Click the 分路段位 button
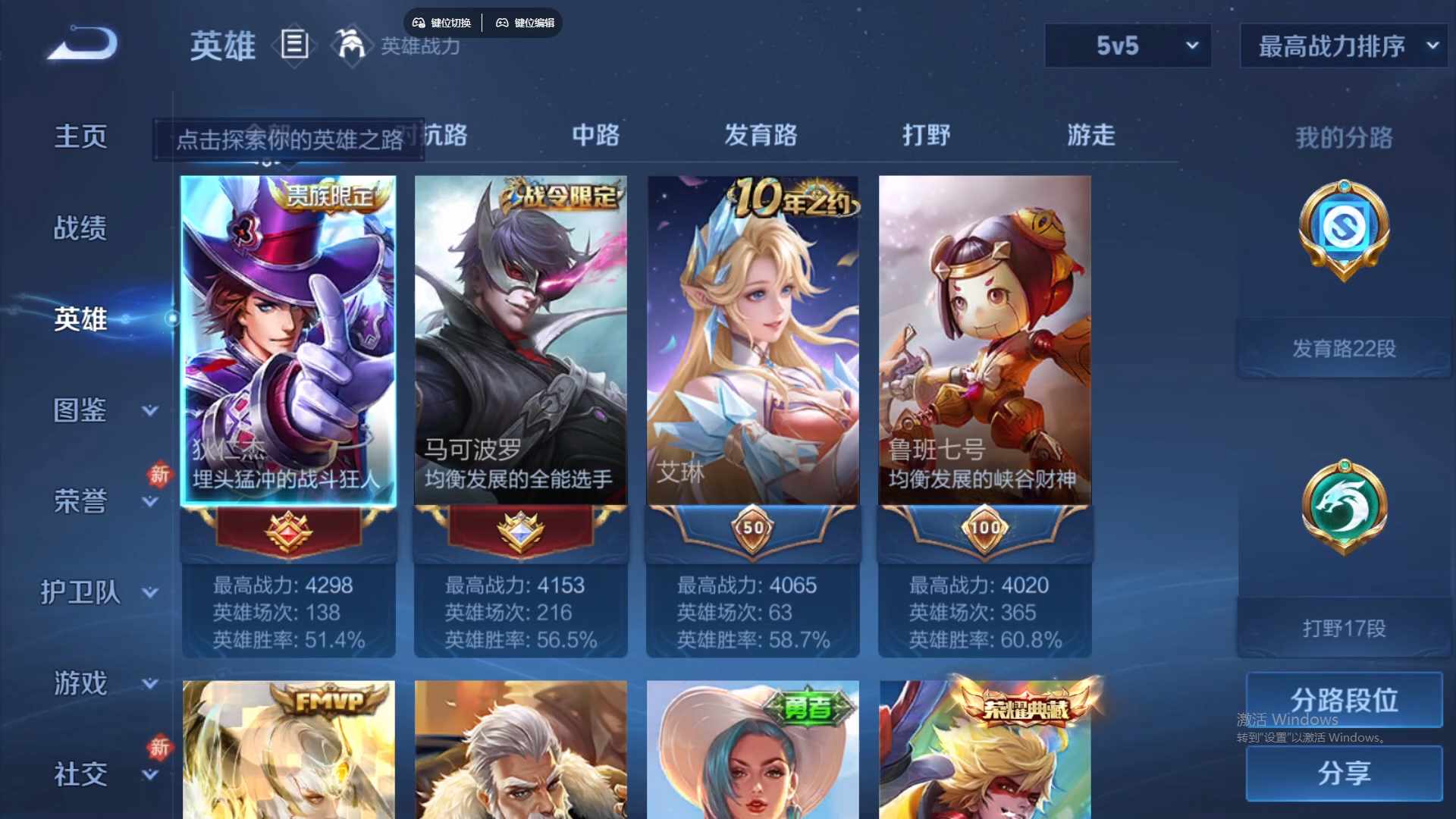This screenshot has height=819, width=1456. 1343,699
